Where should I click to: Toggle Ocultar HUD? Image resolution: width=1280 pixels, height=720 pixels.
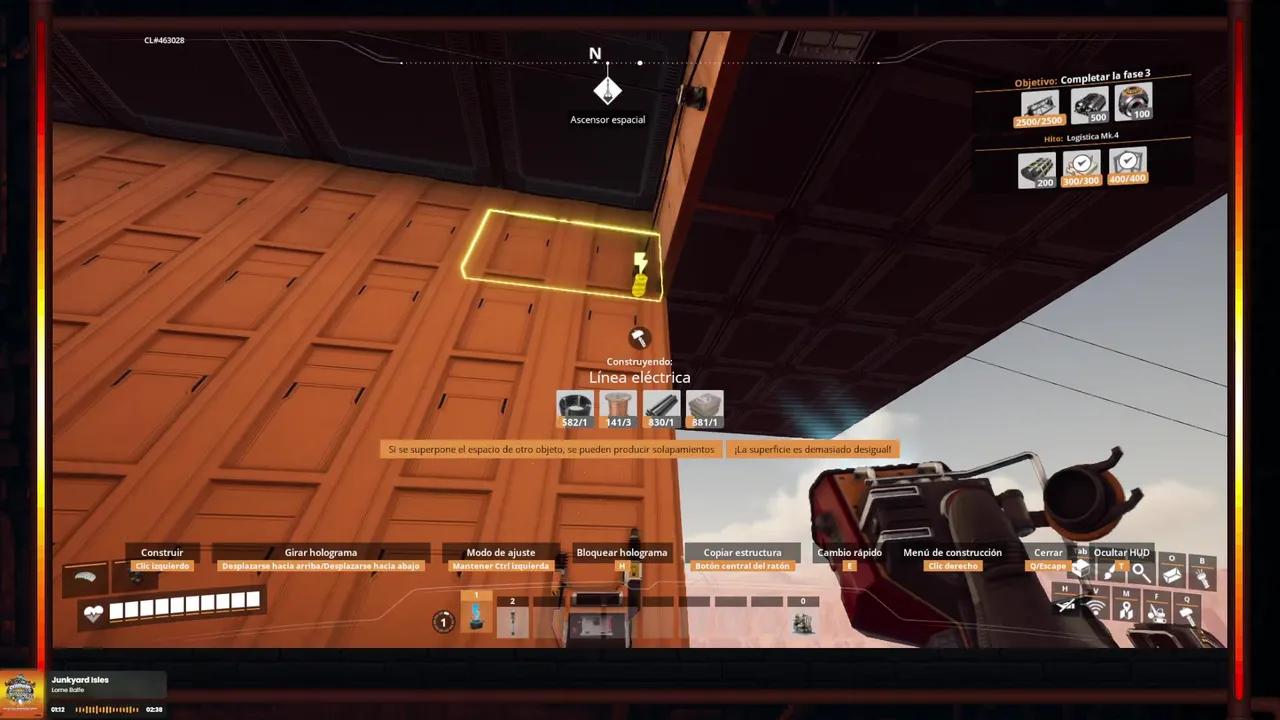click(x=1122, y=552)
